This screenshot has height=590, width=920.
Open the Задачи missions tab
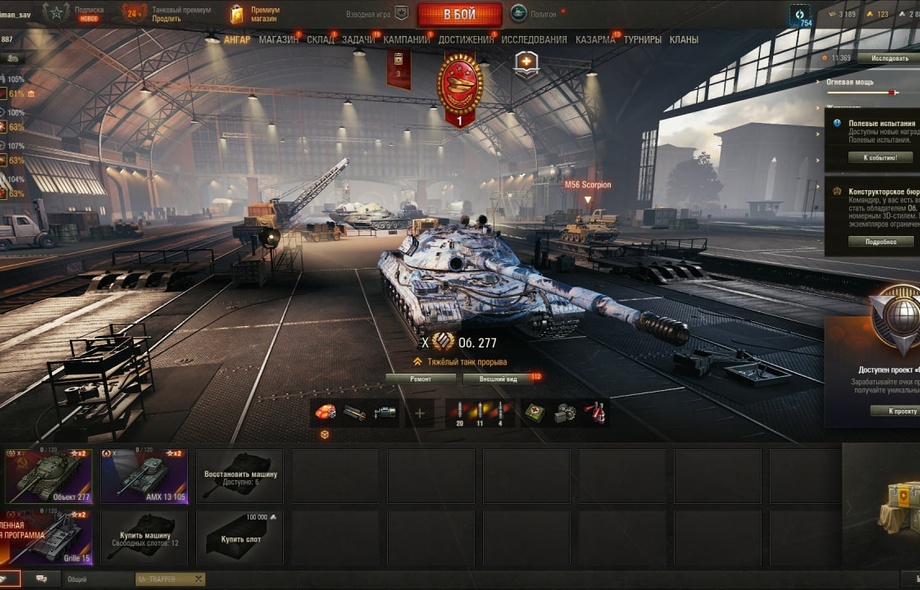click(358, 40)
